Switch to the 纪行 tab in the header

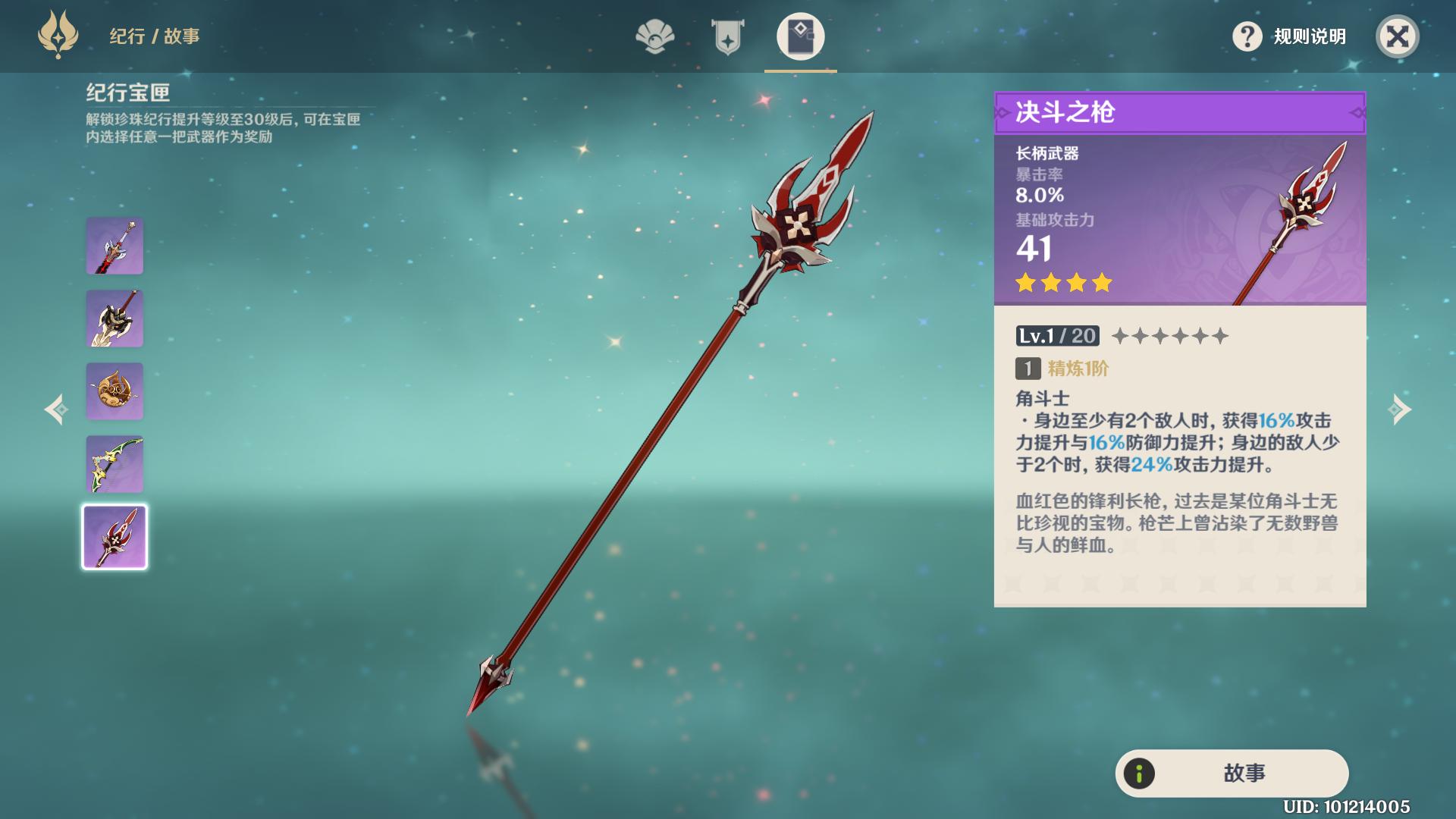(125, 36)
